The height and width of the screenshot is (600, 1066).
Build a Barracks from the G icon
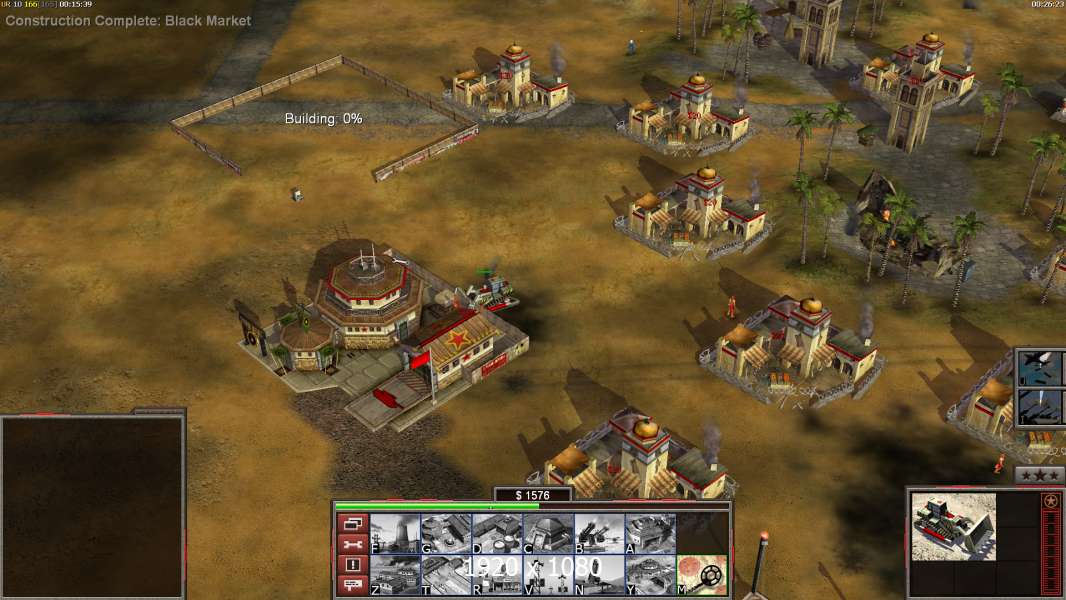click(446, 533)
